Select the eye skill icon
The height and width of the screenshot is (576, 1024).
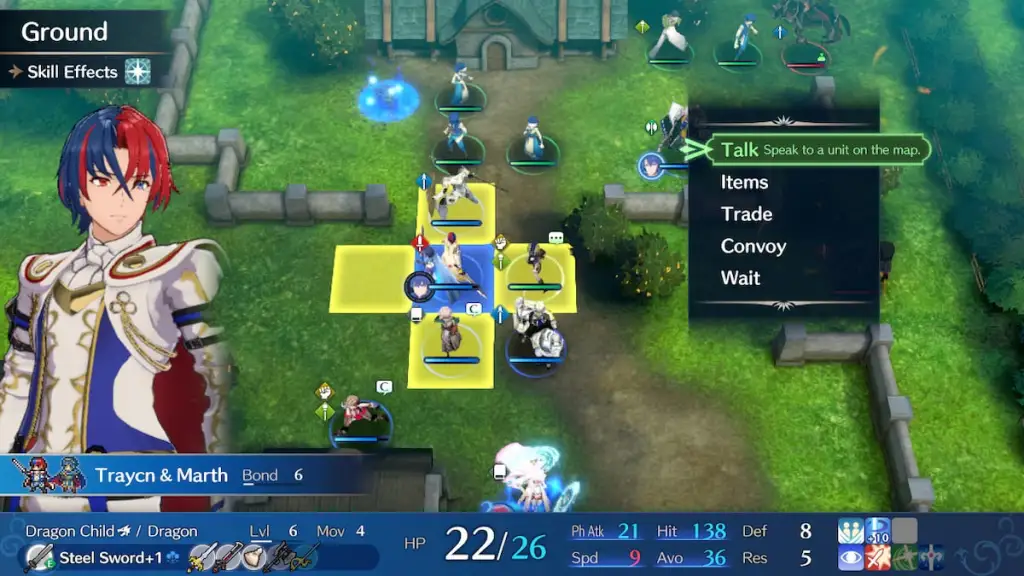[851, 557]
